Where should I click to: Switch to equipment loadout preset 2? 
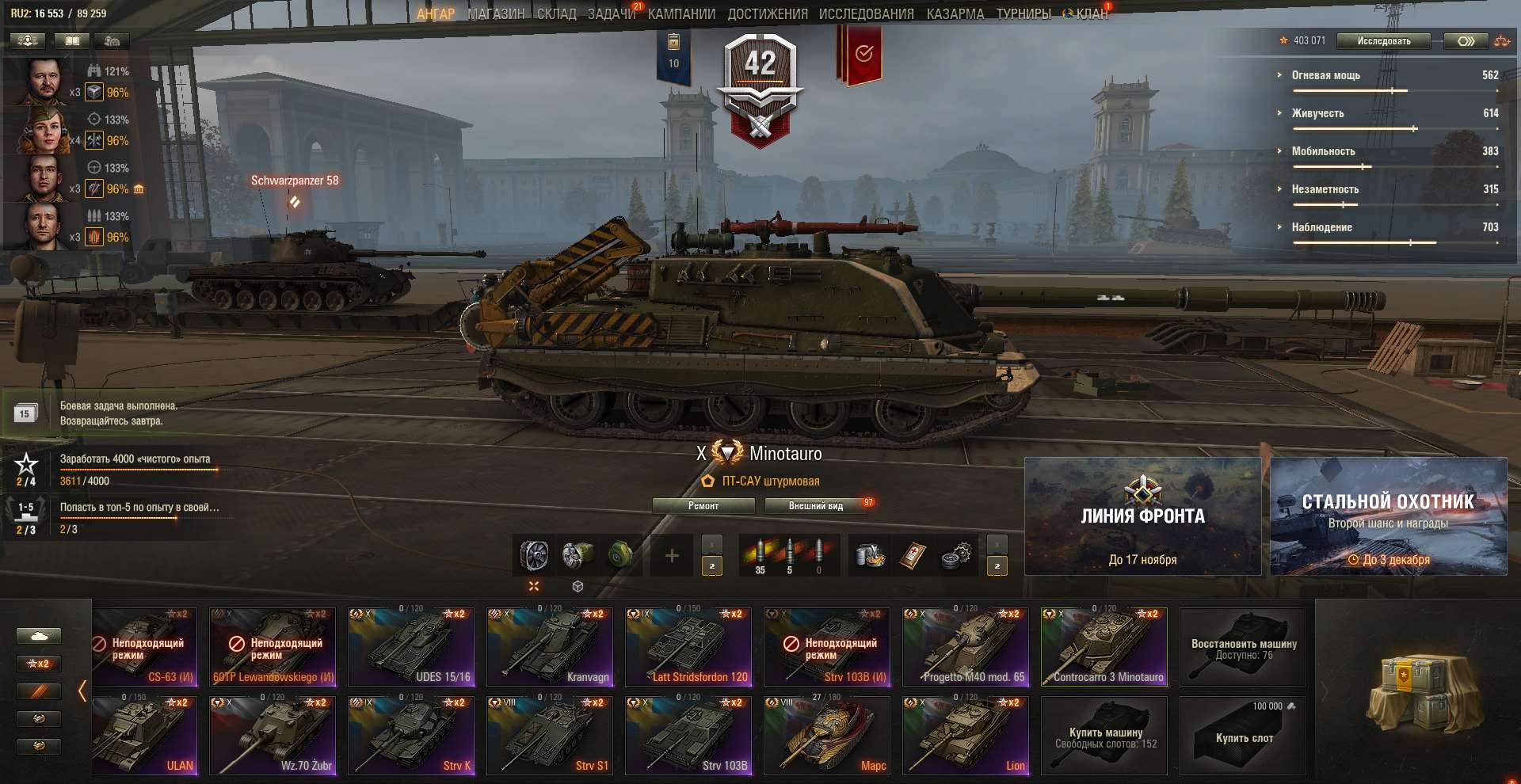711,567
